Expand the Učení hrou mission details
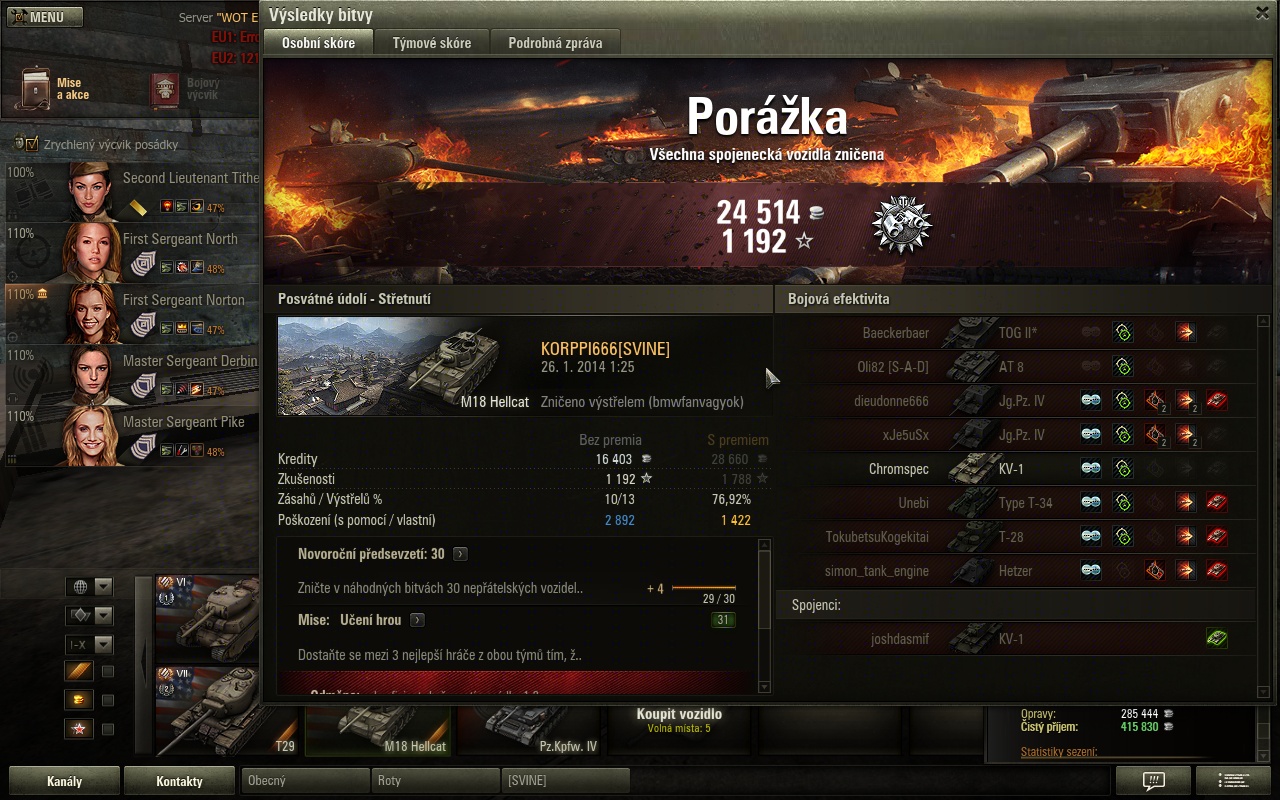Viewport: 1280px width, 800px height. click(417, 620)
